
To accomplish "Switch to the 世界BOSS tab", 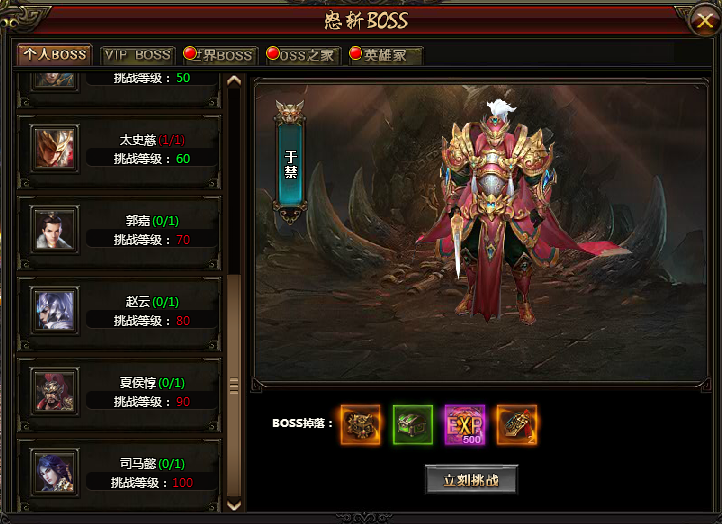I will [x=219, y=55].
